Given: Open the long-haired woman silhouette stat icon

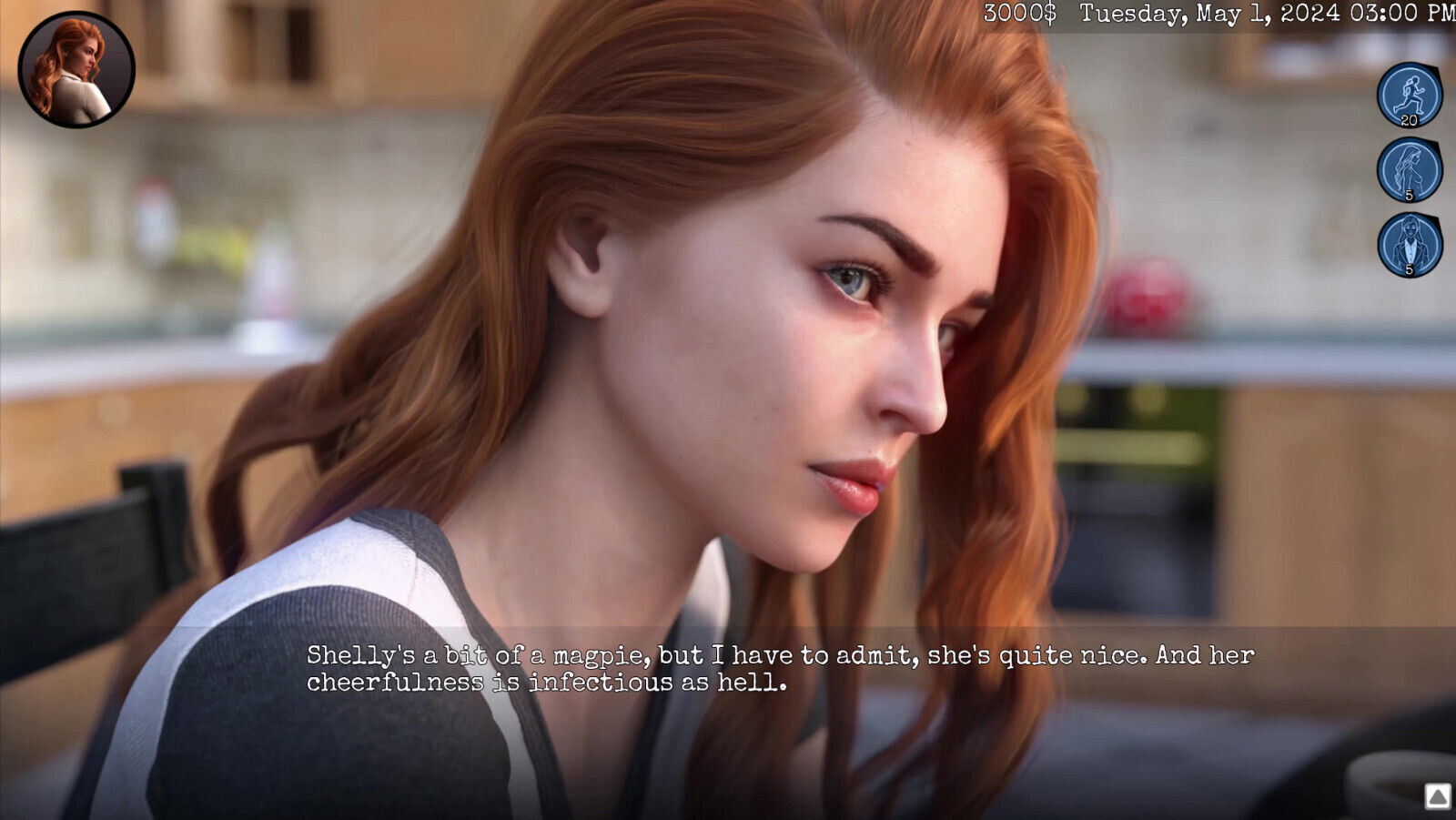Looking at the screenshot, I should (1409, 170).
